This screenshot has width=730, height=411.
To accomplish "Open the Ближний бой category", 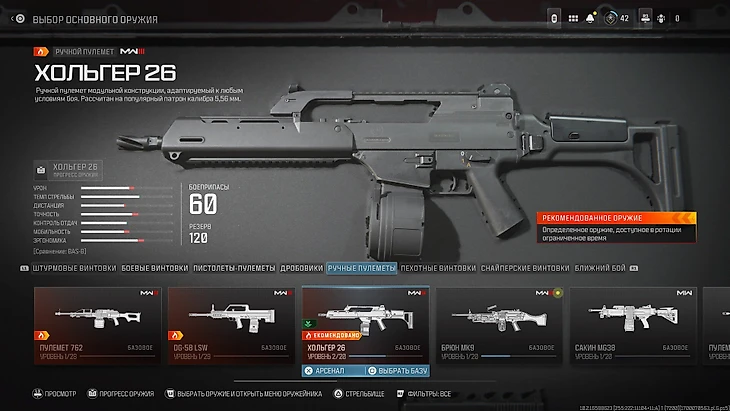I will coord(598,268).
